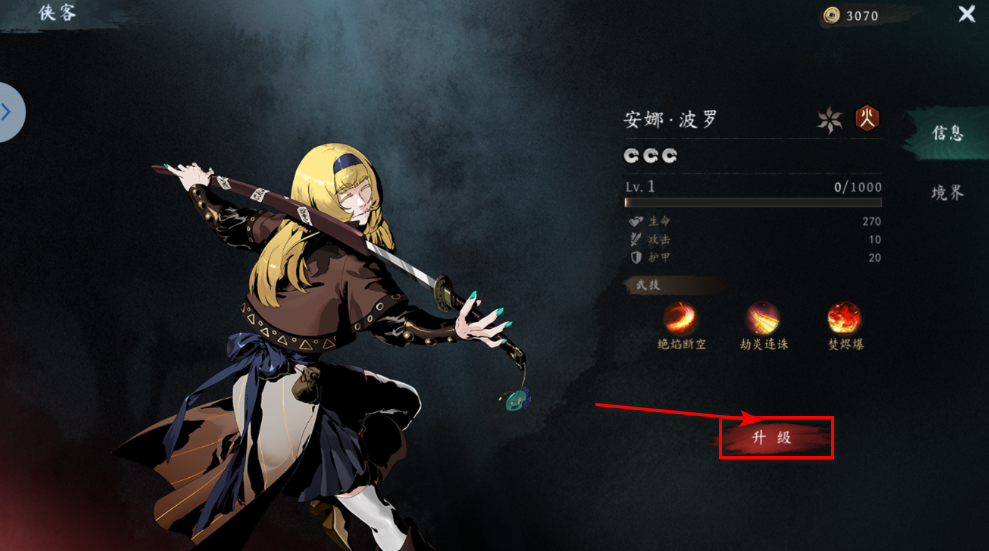
Task: Select the 绝焰断空 skill icon
Action: (x=680, y=319)
